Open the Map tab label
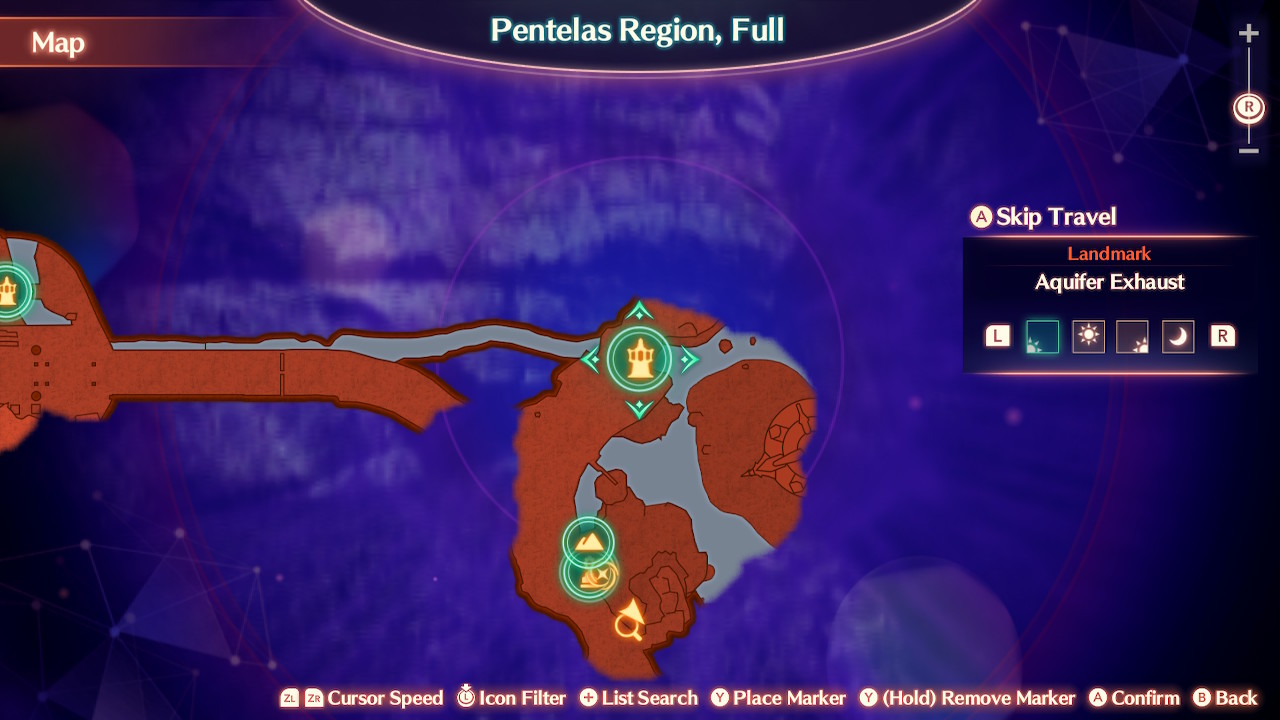1280x720 pixels. (x=57, y=44)
